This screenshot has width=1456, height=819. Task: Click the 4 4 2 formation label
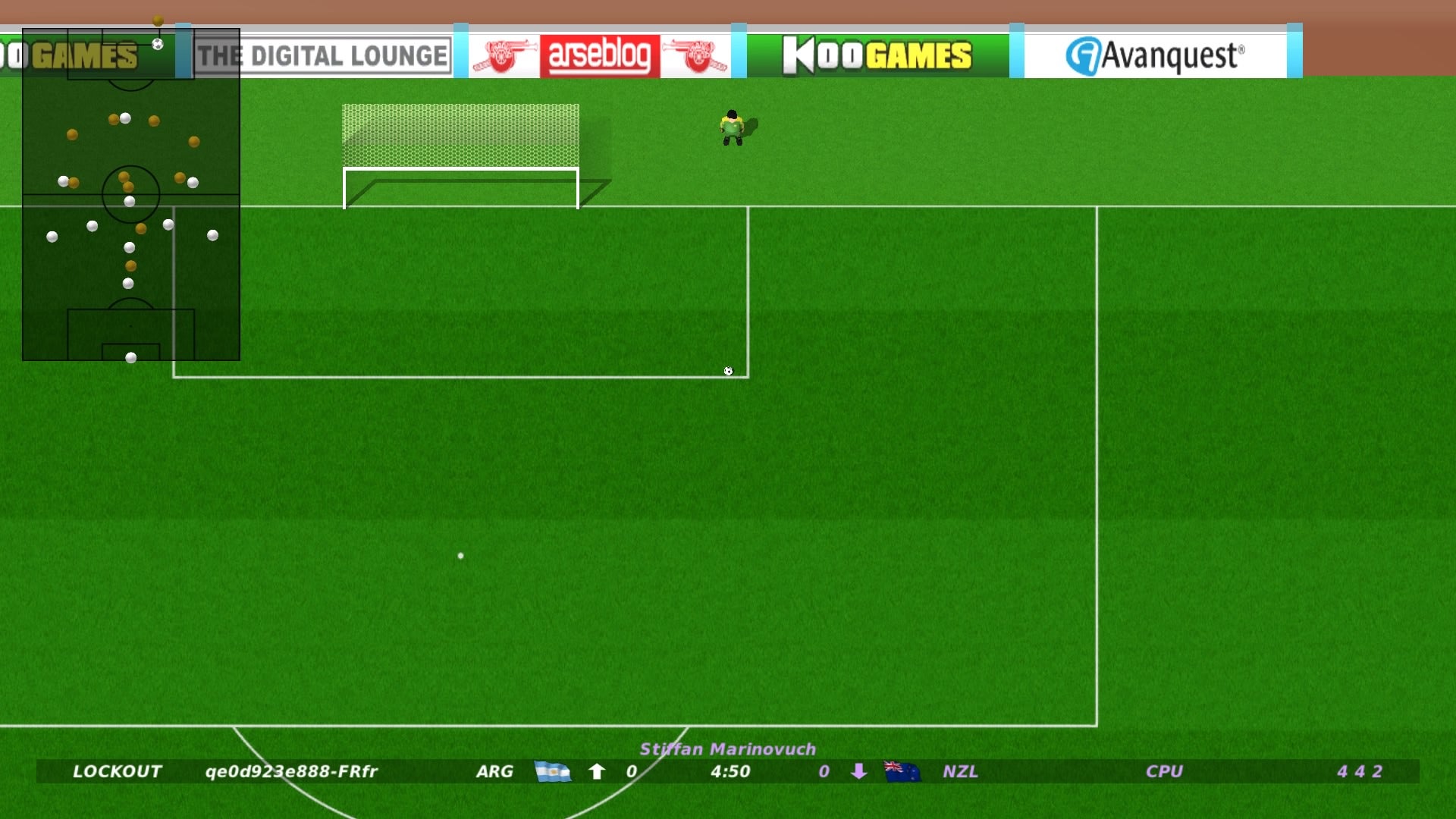coord(1359,771)
